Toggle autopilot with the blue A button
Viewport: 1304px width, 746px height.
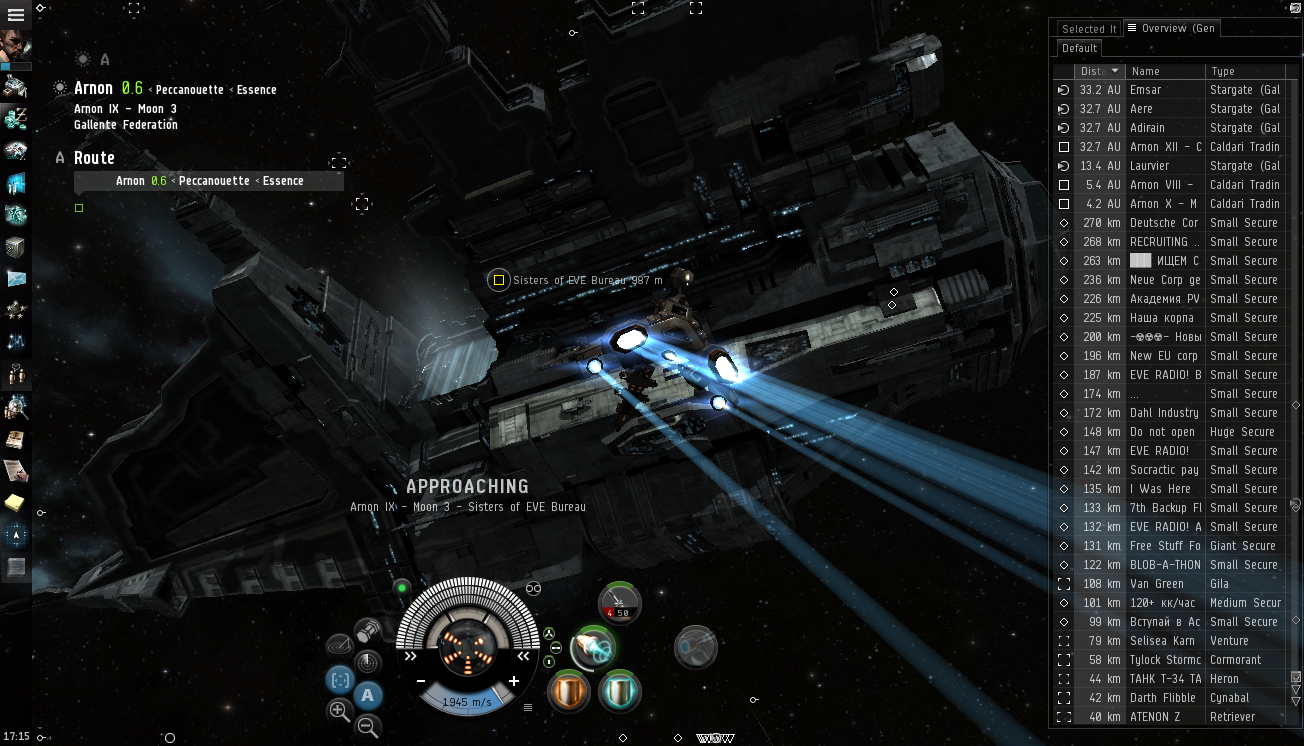366,694
